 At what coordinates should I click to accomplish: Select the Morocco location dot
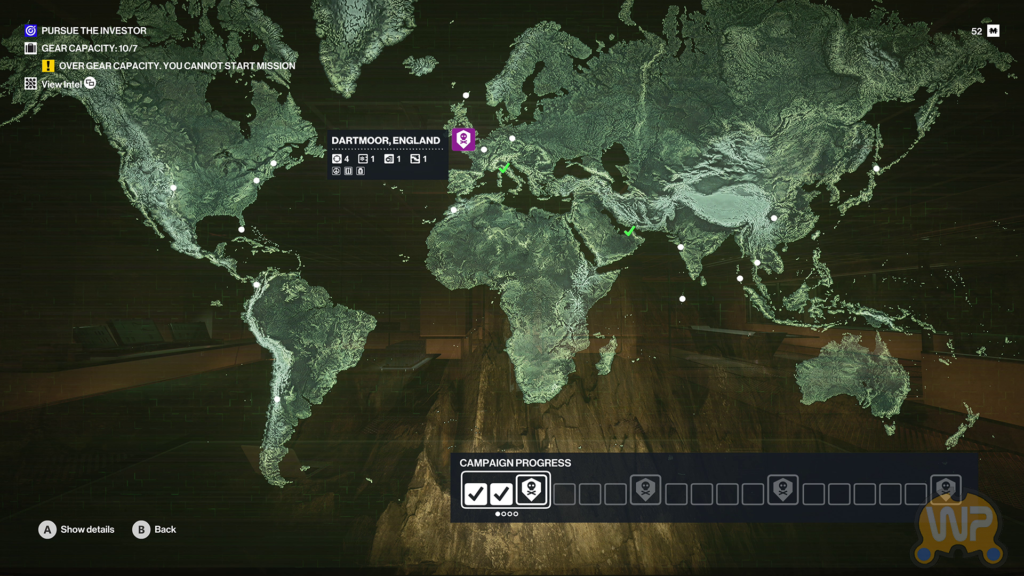coord(454,210)
